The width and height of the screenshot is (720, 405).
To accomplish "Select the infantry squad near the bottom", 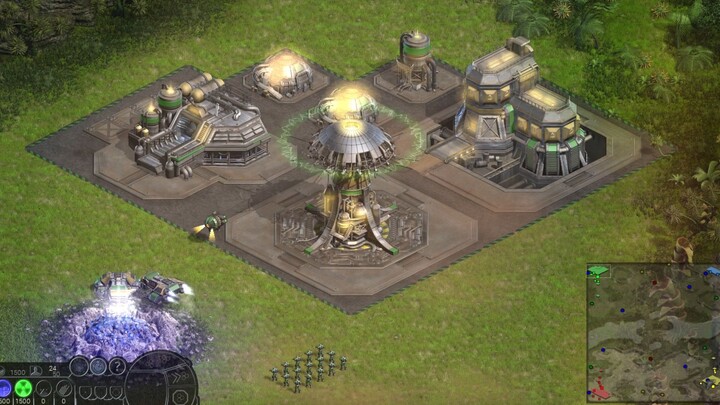I will click(x=307, y=366).
